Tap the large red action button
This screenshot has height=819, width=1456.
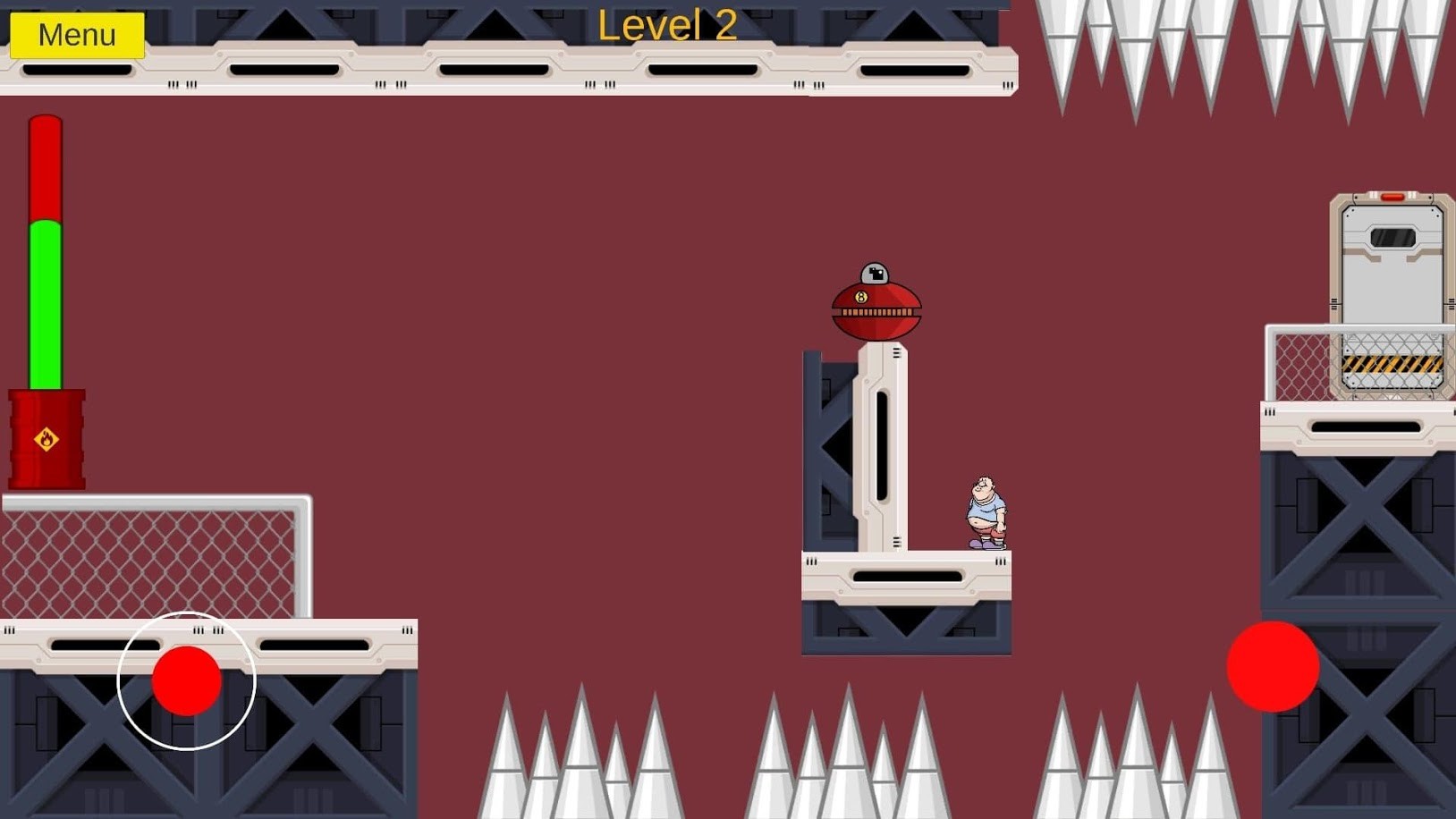click(x=1272, y=666)
